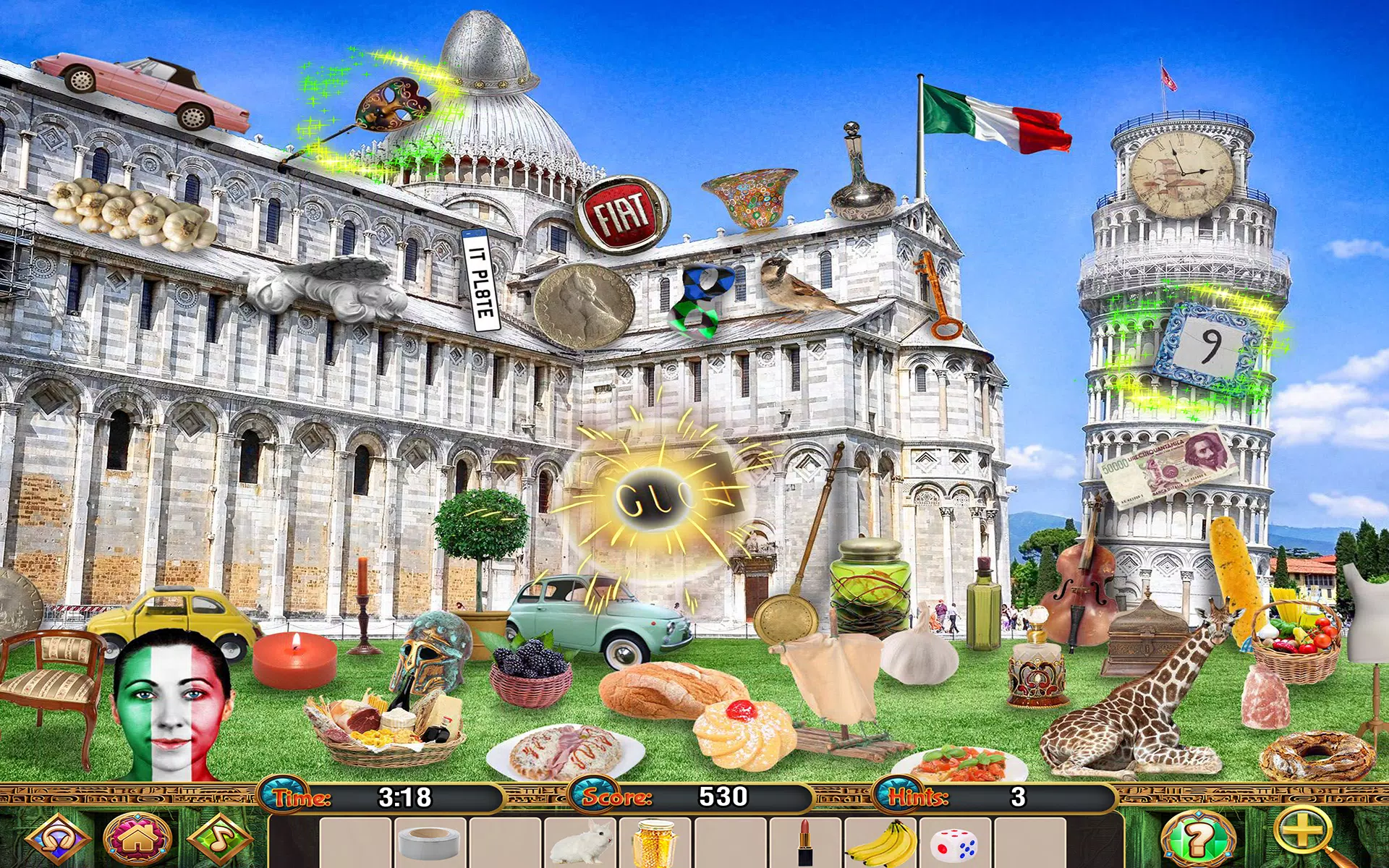Use a hint with the question mark button
Screen dimensions: 1389x868
pos(1197,839)
